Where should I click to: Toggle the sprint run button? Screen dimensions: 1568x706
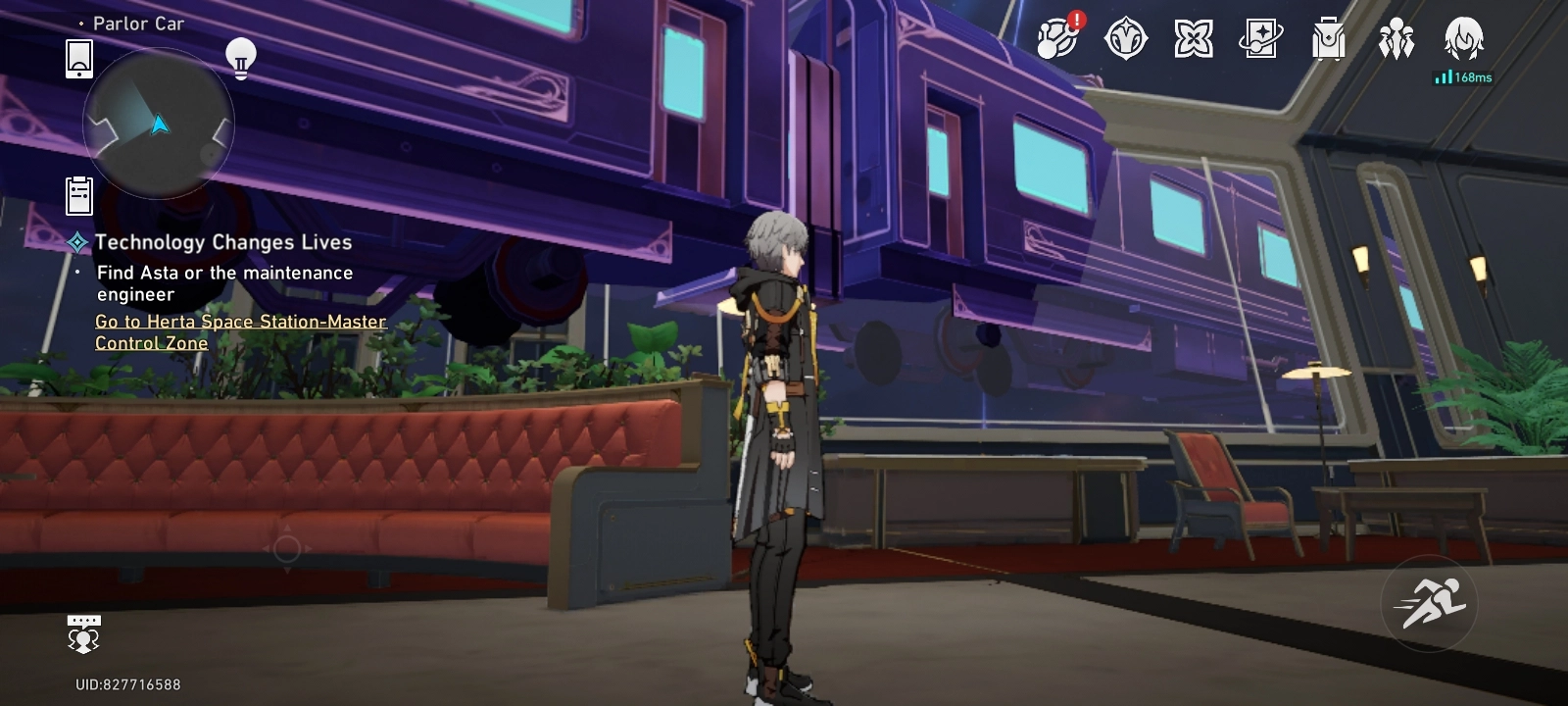pos(1429,603)
